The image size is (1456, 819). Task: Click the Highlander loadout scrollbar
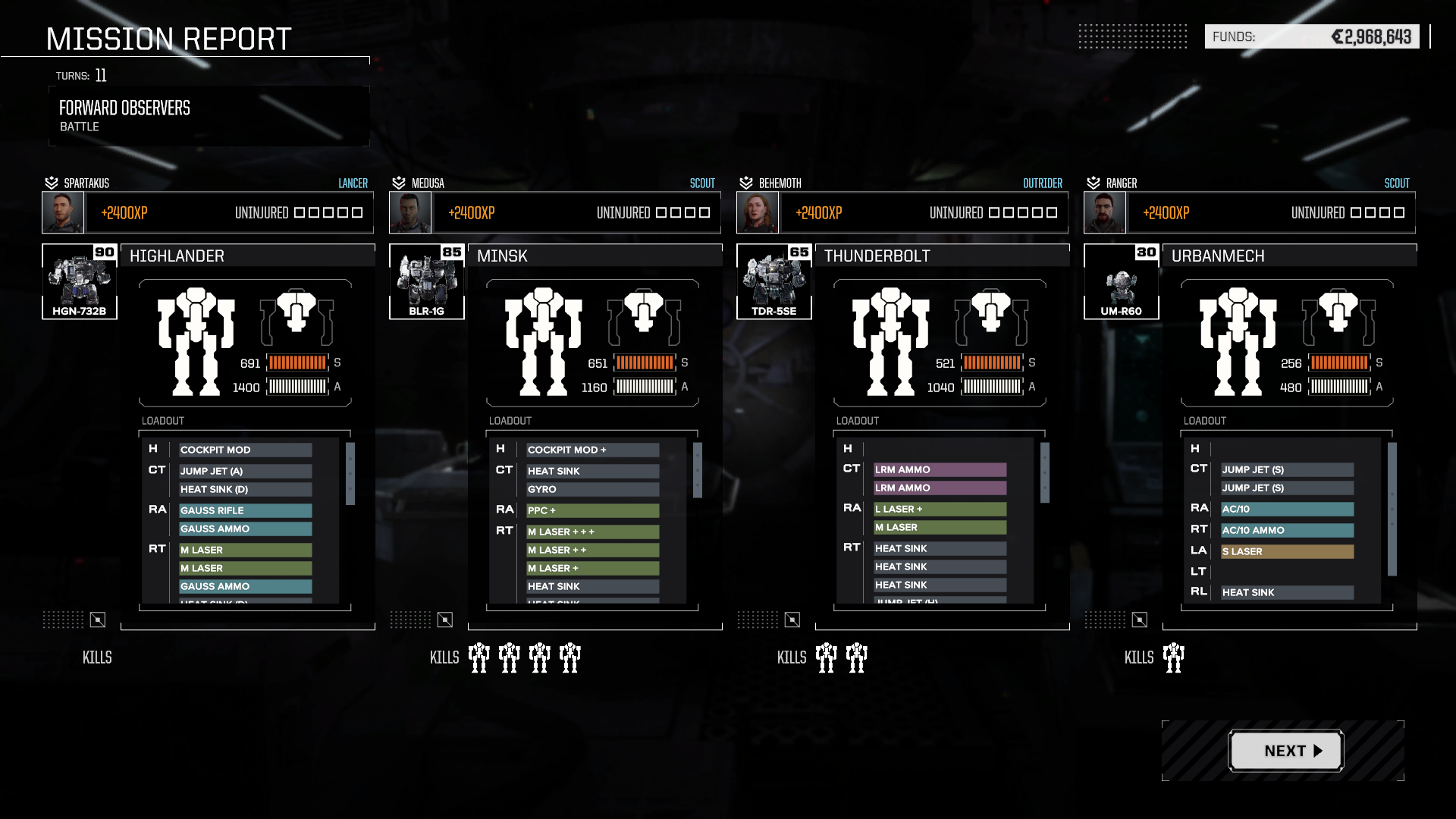click(350, 474)
